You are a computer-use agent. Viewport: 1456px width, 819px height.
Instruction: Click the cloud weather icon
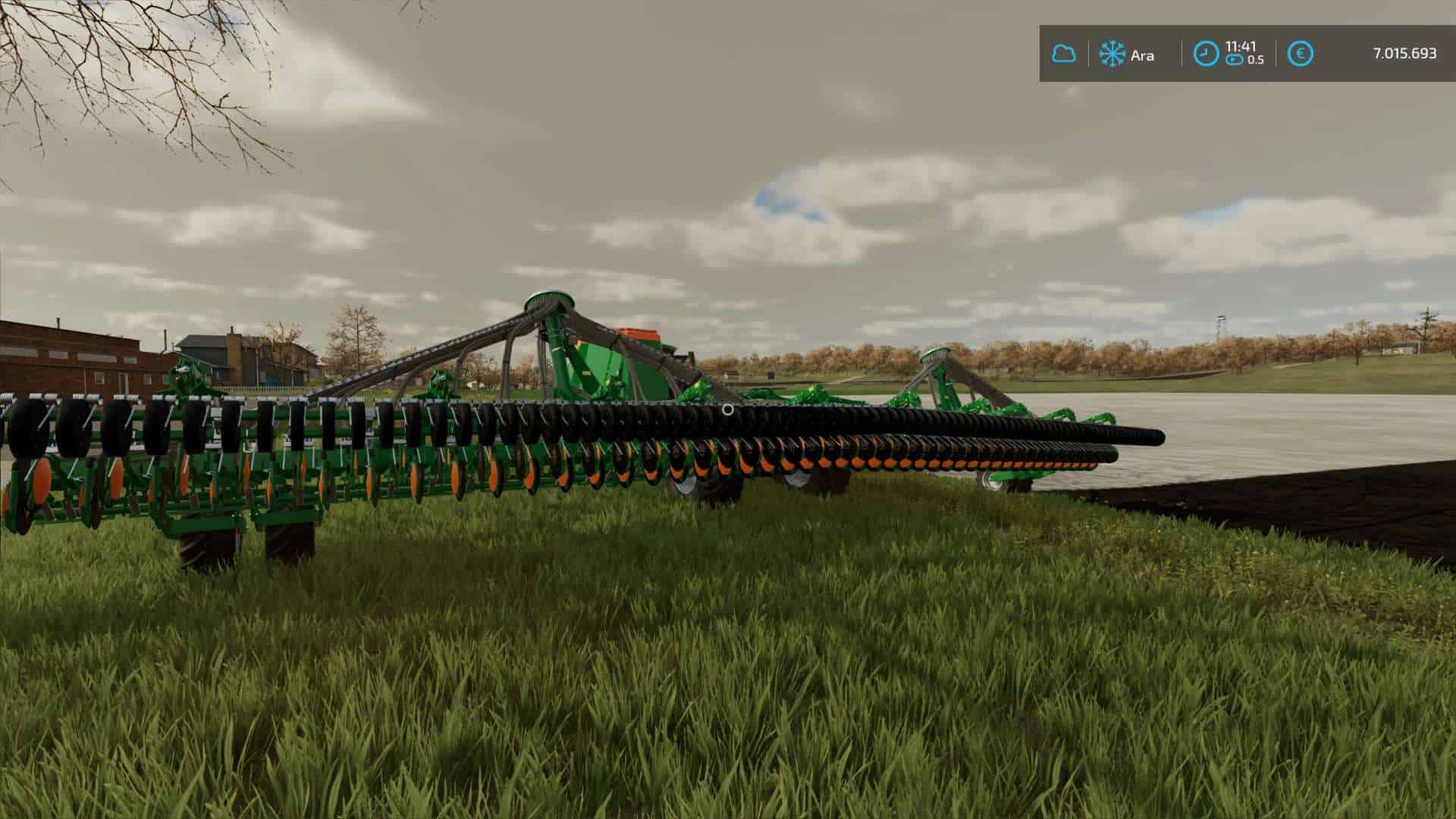tap(1063, 54)
